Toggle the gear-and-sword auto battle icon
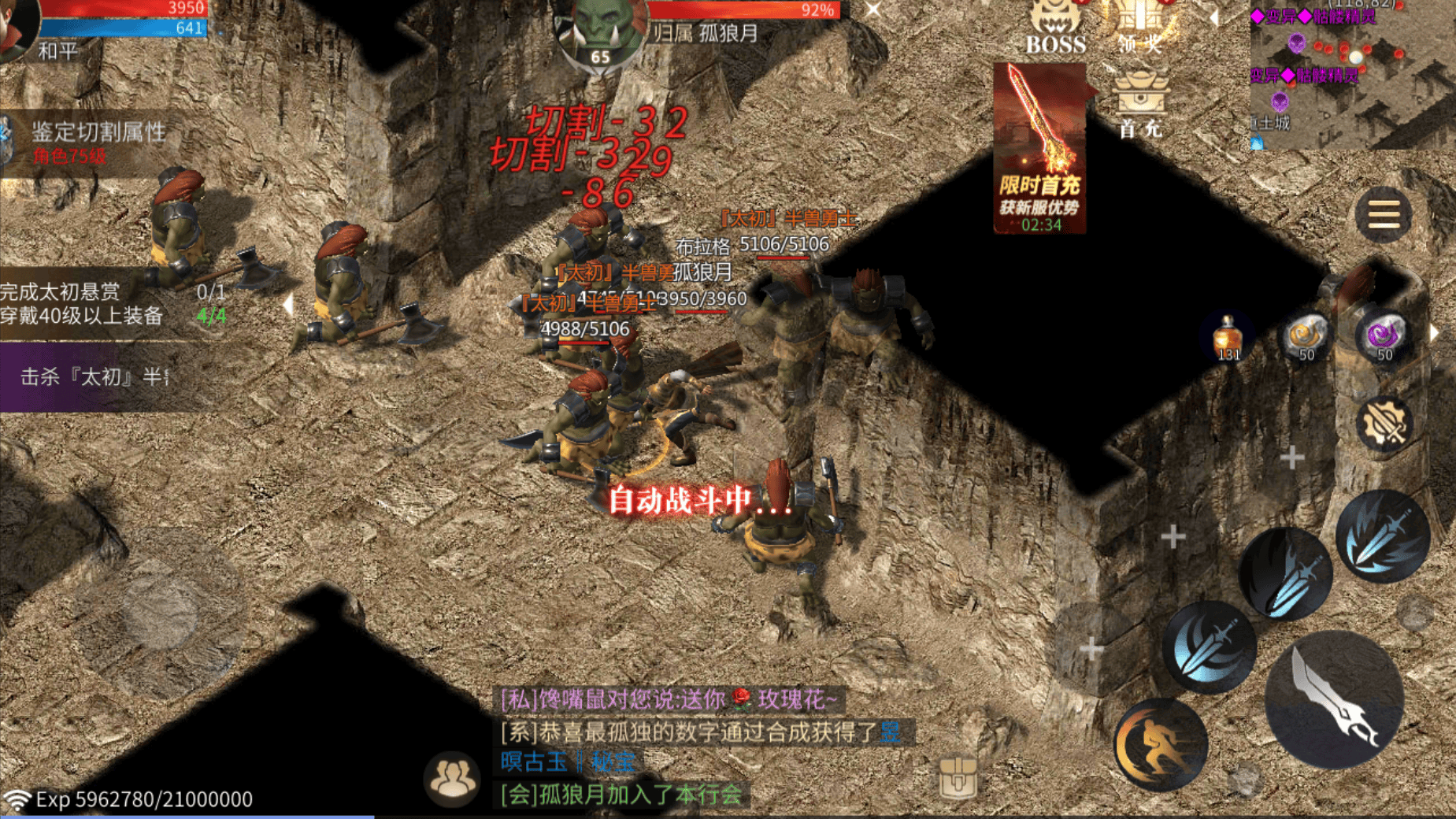Viewport: 1456px width, 819px height. tap(1384, 424)
